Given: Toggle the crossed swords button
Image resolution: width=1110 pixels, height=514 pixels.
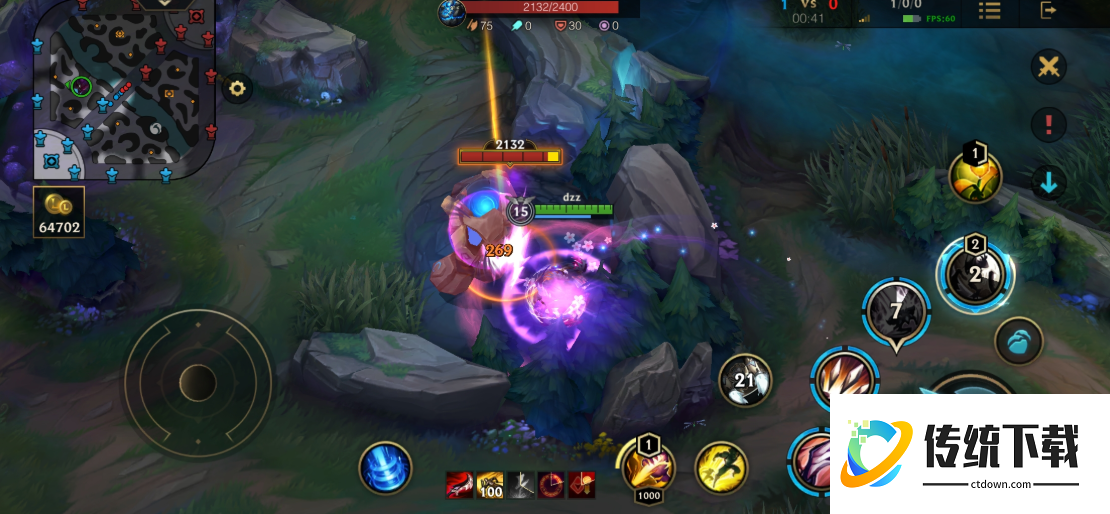Looking at the screenshot, I should pyautogui.click(x=1049, y=68).
